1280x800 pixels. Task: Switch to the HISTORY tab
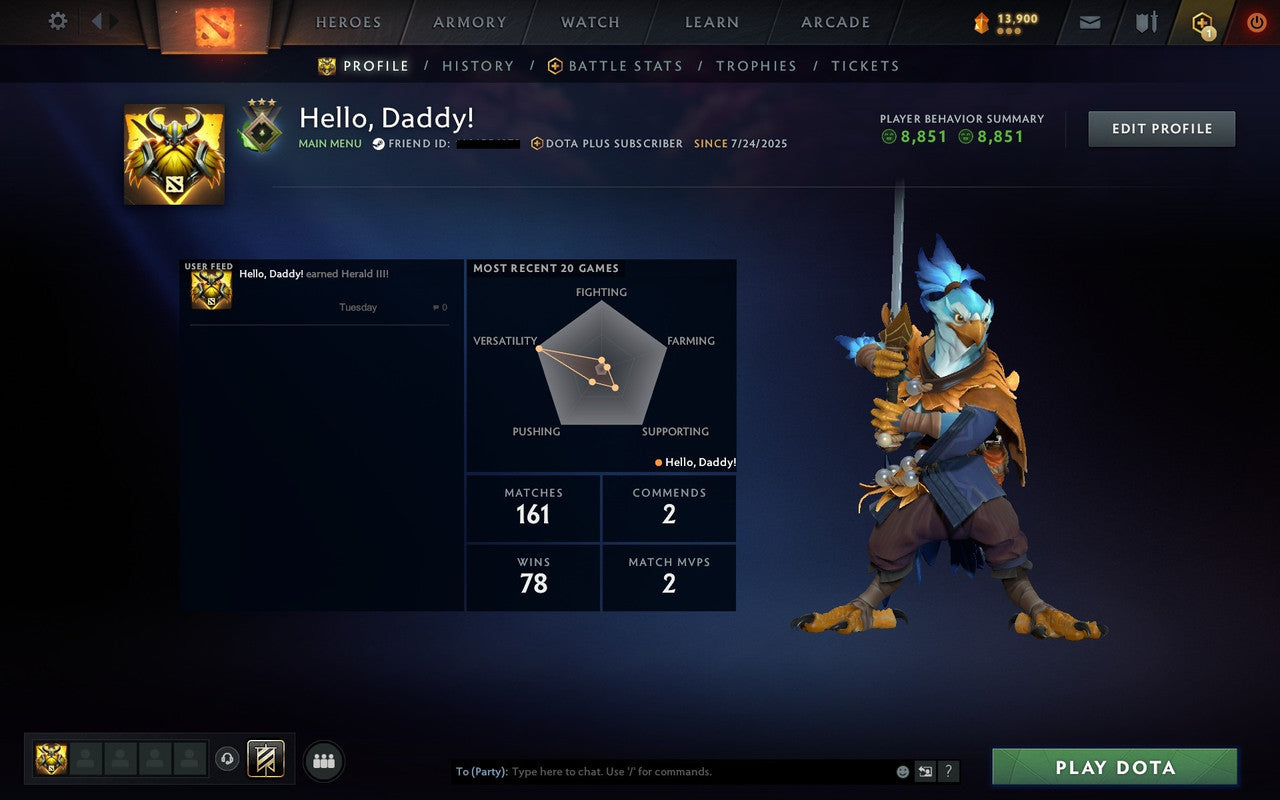478,65
